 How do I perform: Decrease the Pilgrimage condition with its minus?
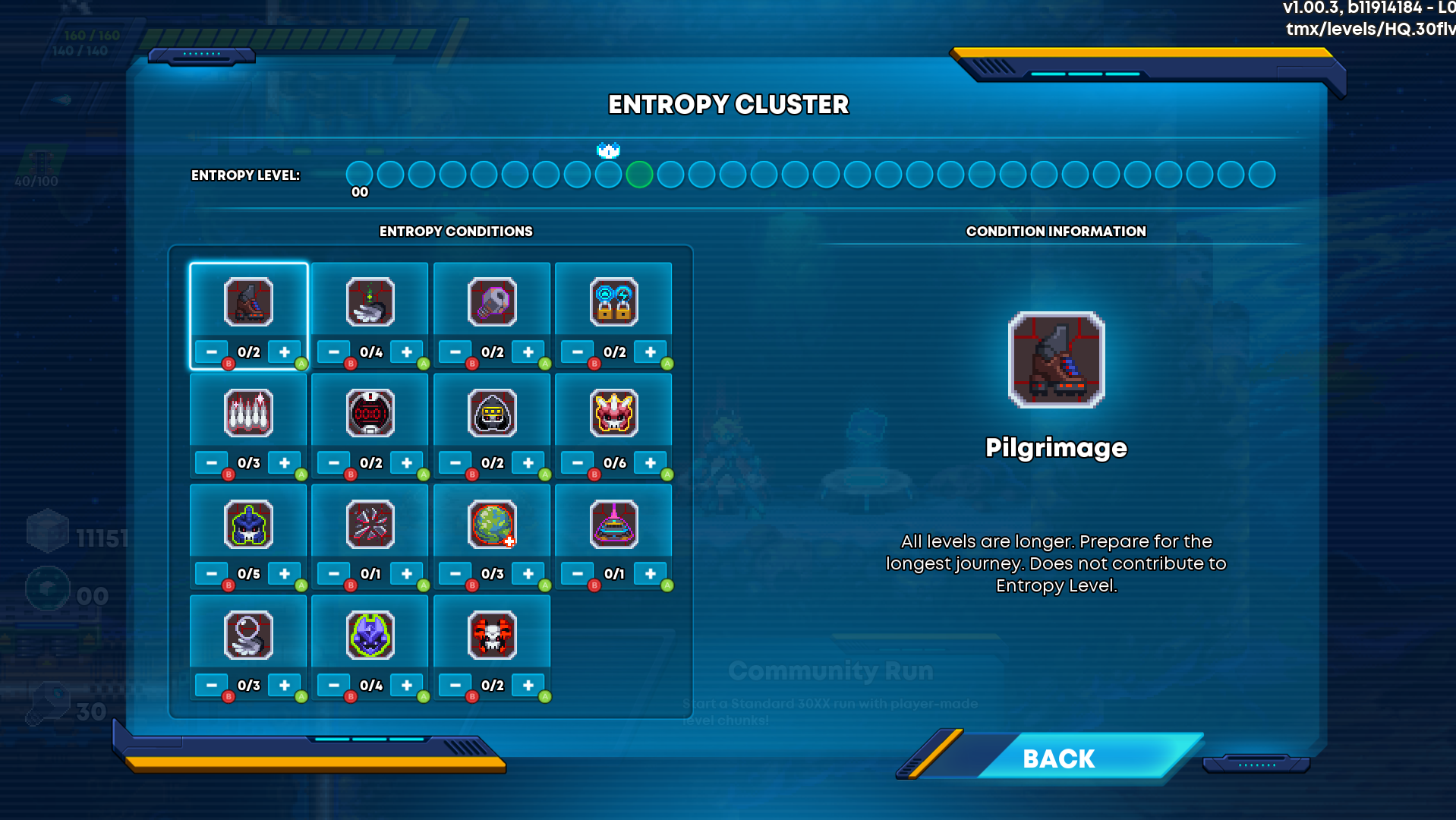point(212,352)
